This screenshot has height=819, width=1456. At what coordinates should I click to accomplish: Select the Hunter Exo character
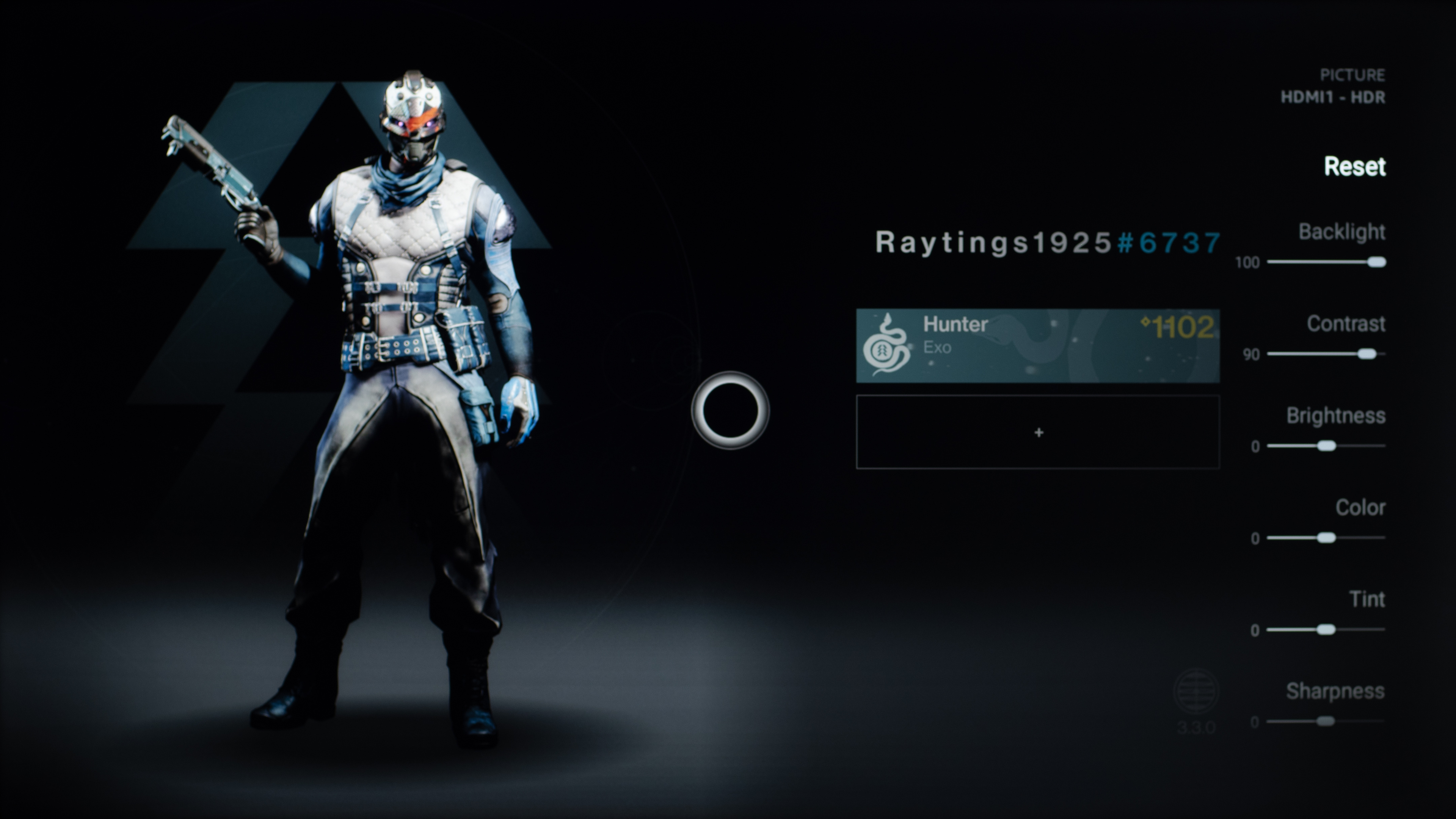coord(1037,346)
